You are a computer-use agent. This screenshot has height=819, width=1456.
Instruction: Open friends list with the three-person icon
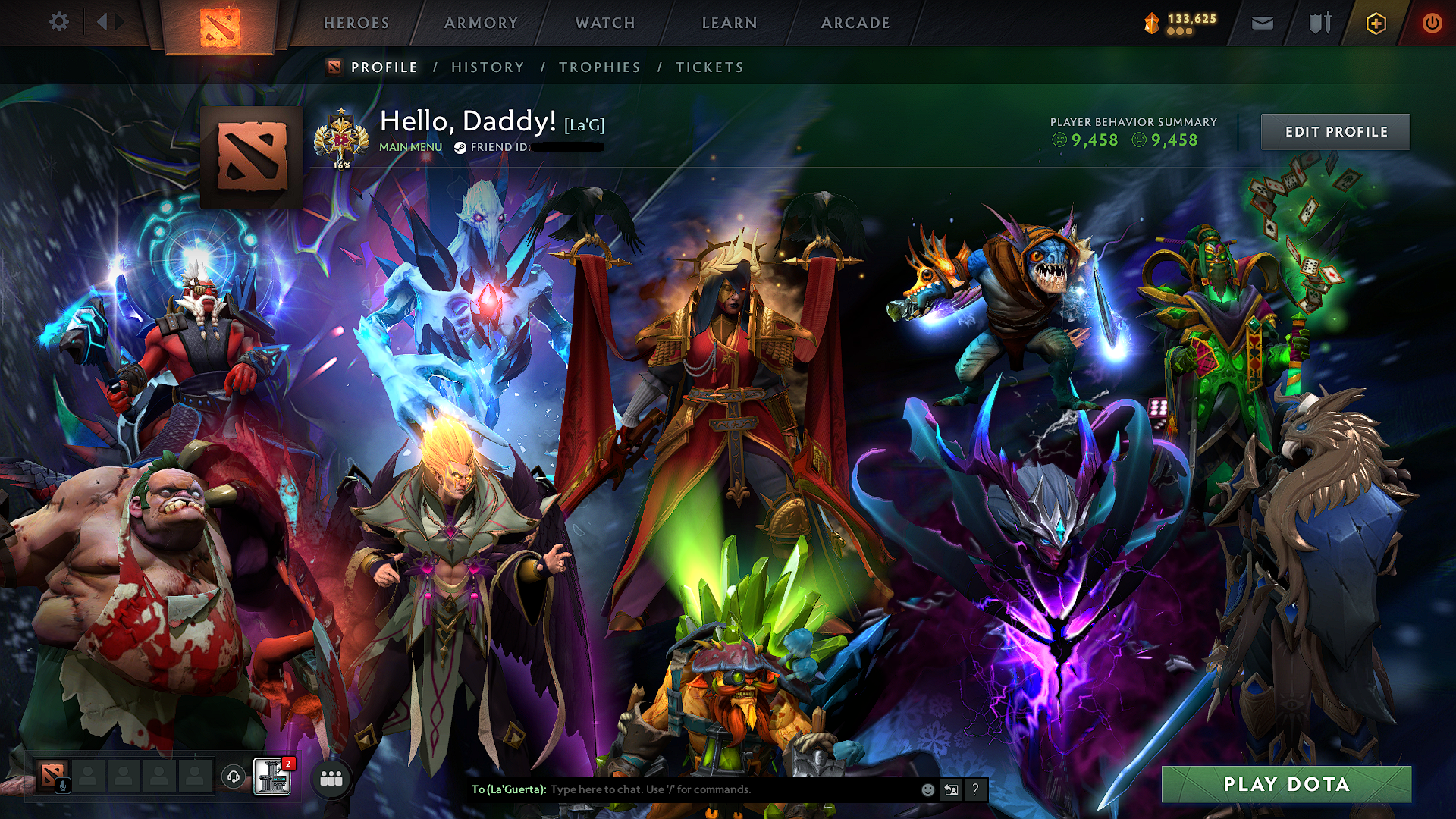click(x=330, y=777)
